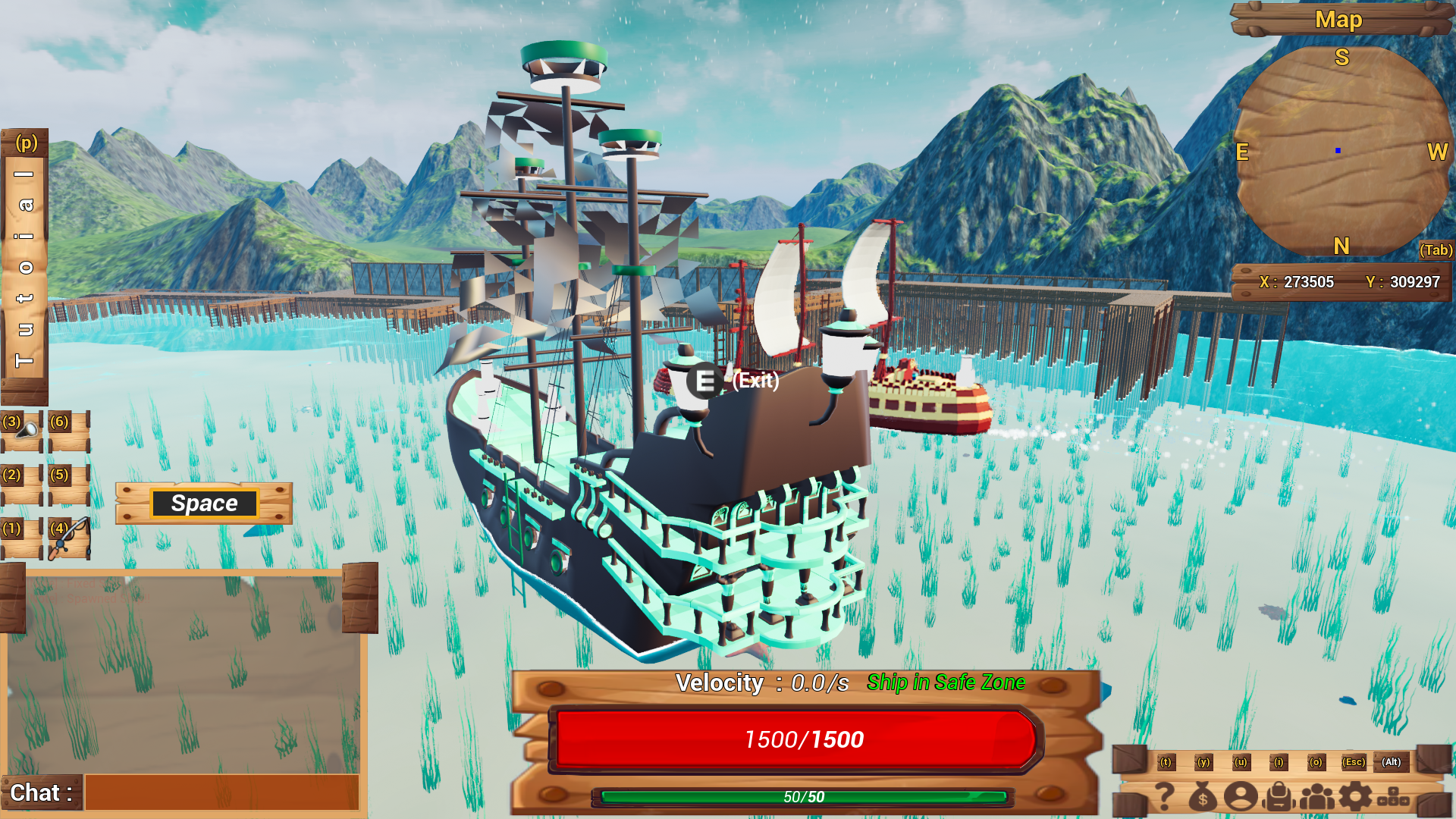
Task: Click the circular compass minimap
Action: click(1341, 152)
